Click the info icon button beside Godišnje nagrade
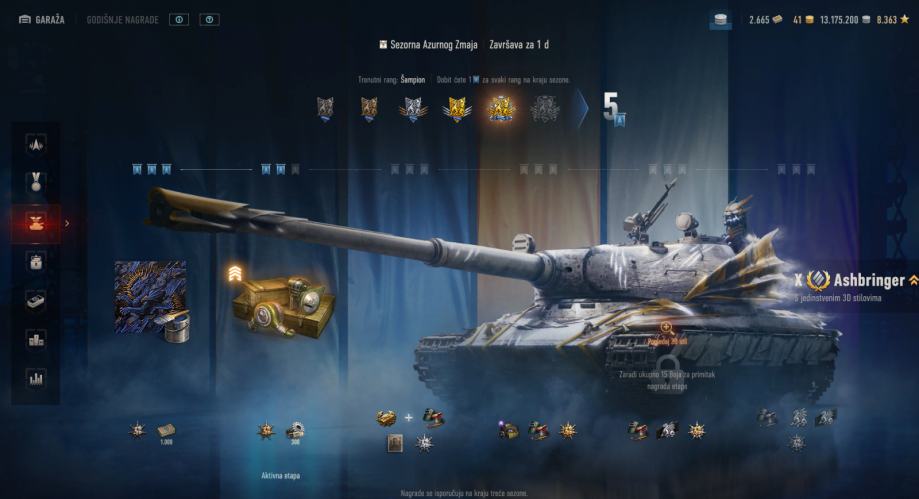The width and height of the screenshot is (919, 499). pos(178,19)
